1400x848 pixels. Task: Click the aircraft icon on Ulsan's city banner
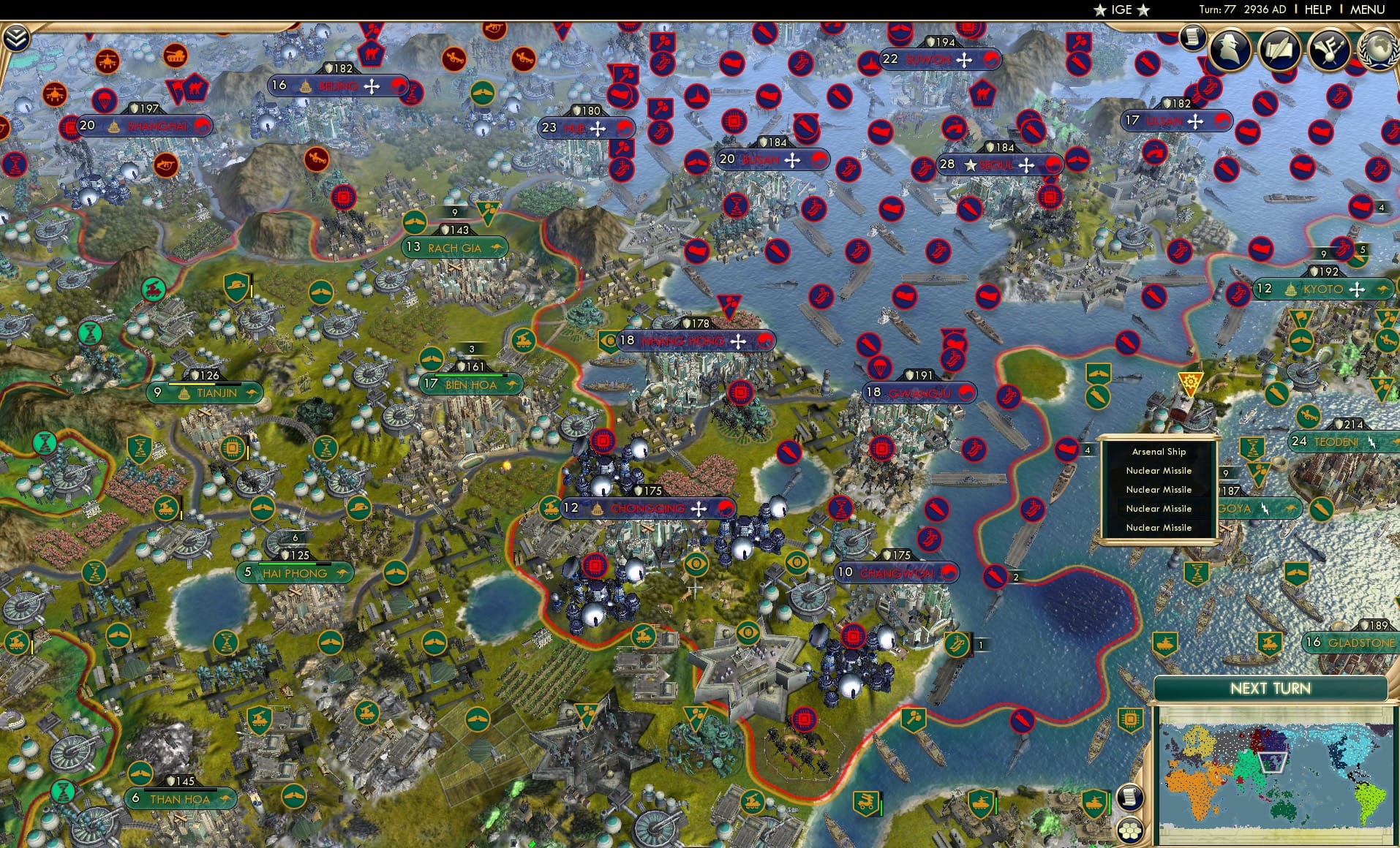[x=1195, y=121]
